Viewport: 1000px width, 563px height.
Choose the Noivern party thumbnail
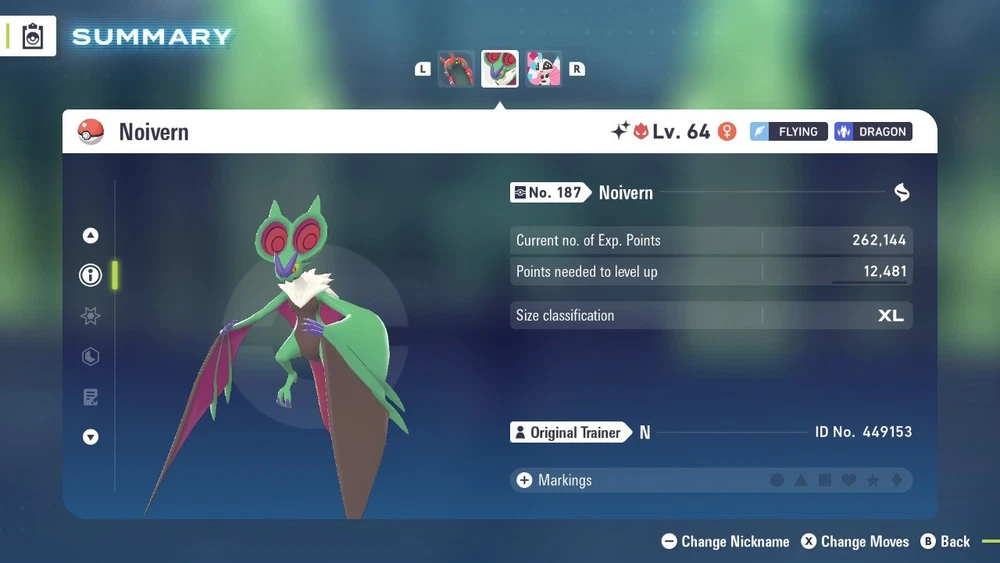pos(500,69)
